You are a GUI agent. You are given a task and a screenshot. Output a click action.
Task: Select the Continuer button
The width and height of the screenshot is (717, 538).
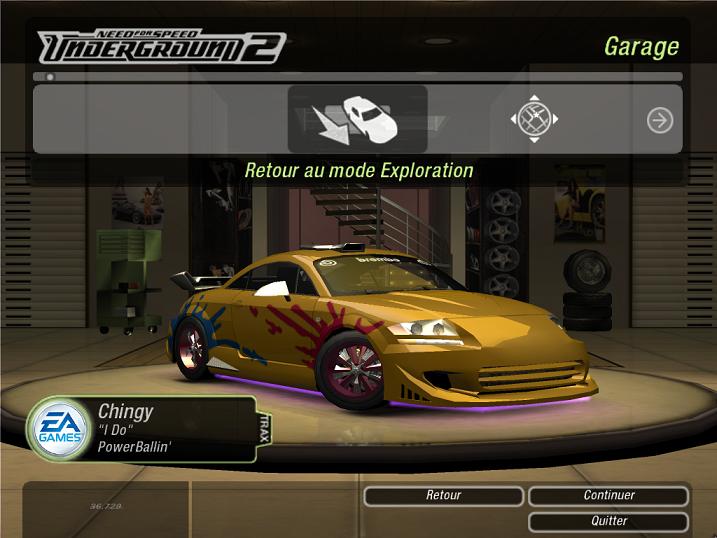point(608,496)
